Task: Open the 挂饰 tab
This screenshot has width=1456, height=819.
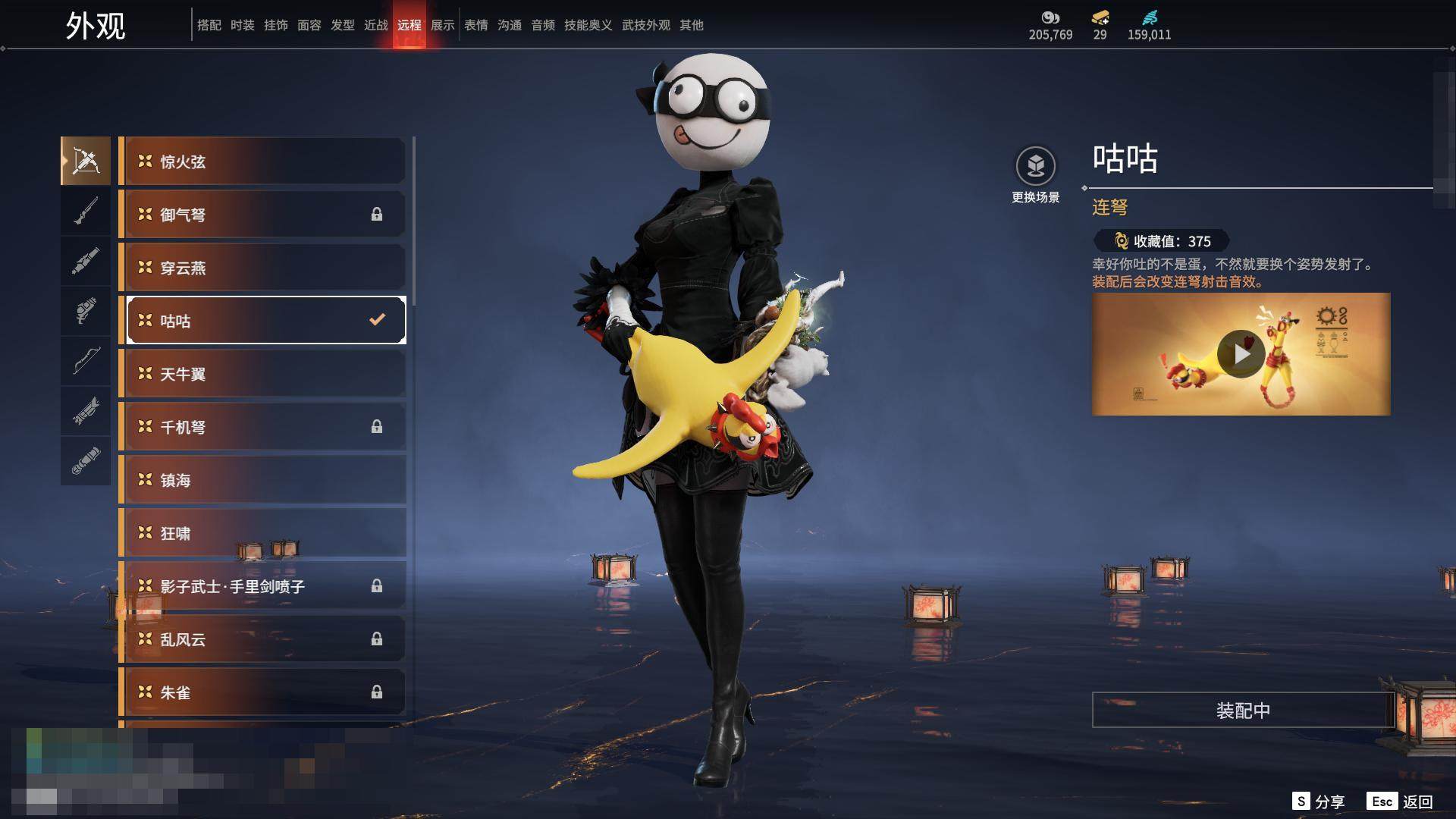Action: 276,25
